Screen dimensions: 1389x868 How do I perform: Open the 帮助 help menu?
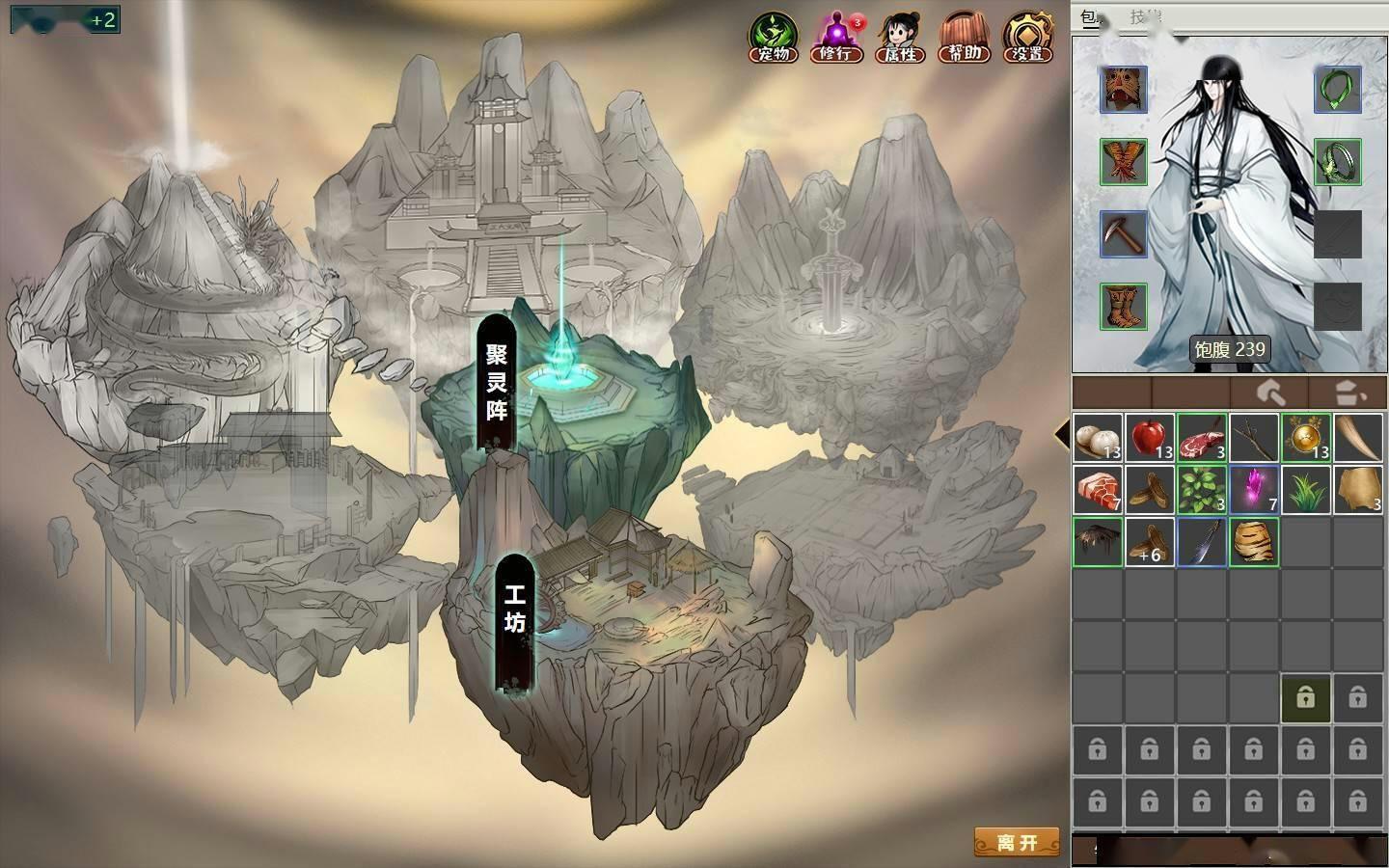pos(963,39)
